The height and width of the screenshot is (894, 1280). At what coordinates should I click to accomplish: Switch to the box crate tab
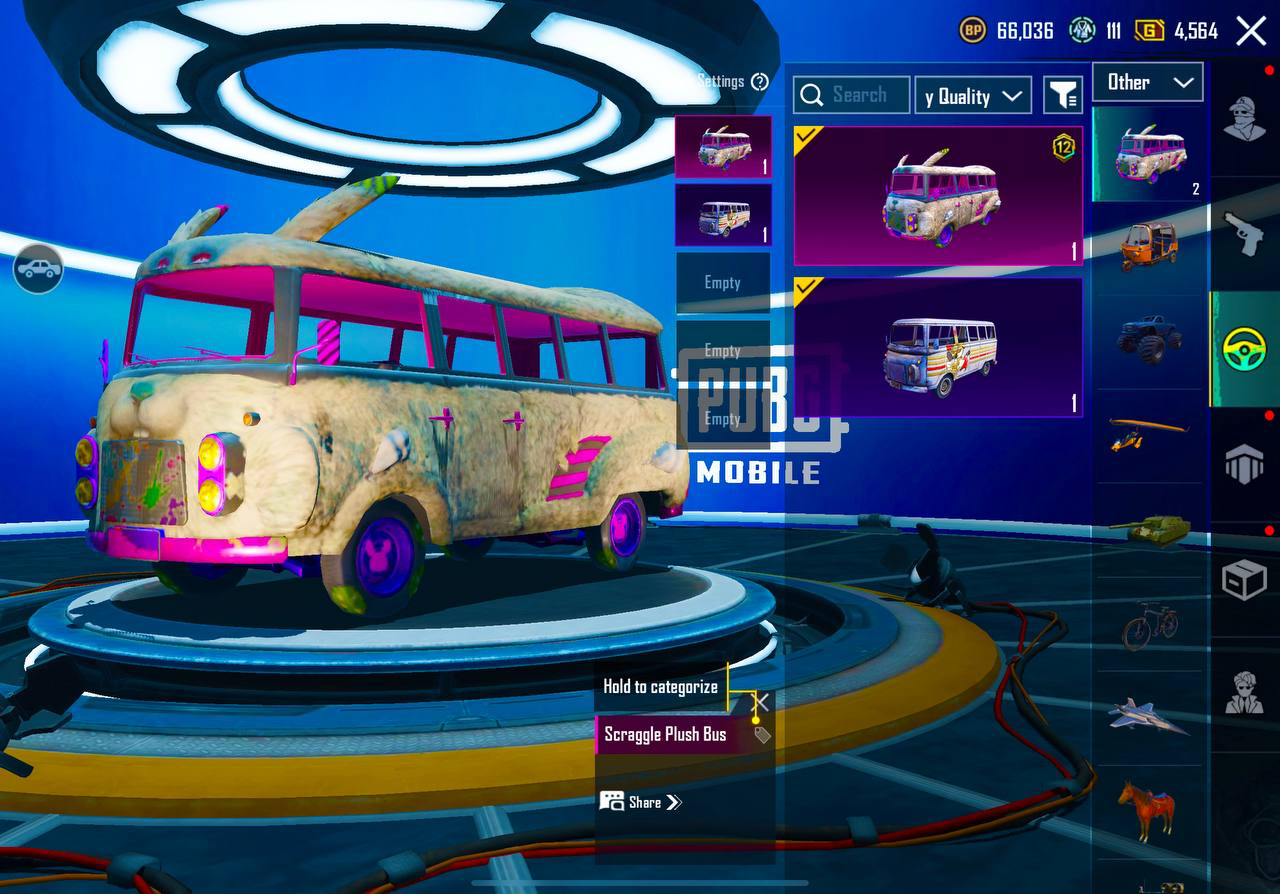point(1244,578)
